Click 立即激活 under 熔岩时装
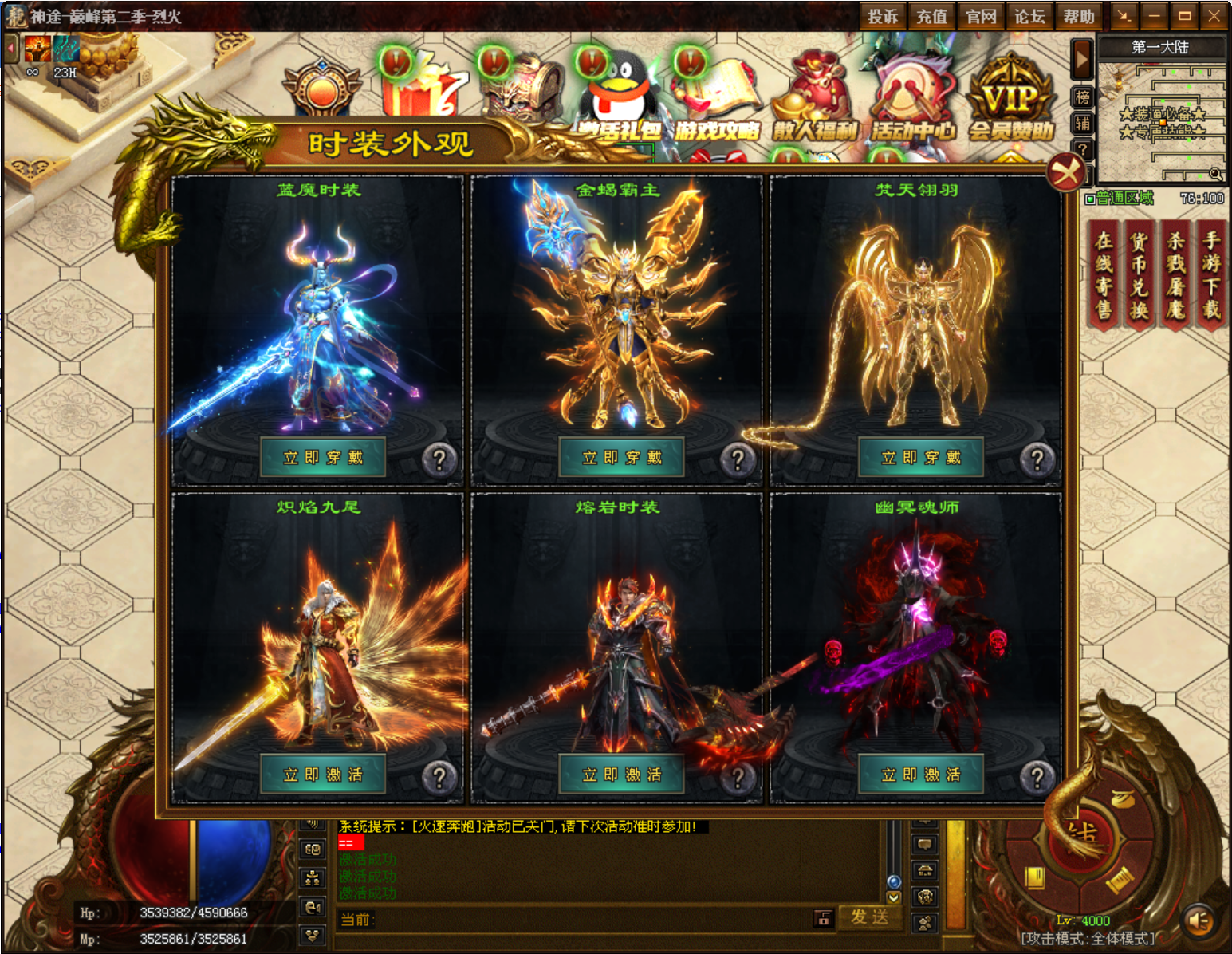 coord(622,774)
